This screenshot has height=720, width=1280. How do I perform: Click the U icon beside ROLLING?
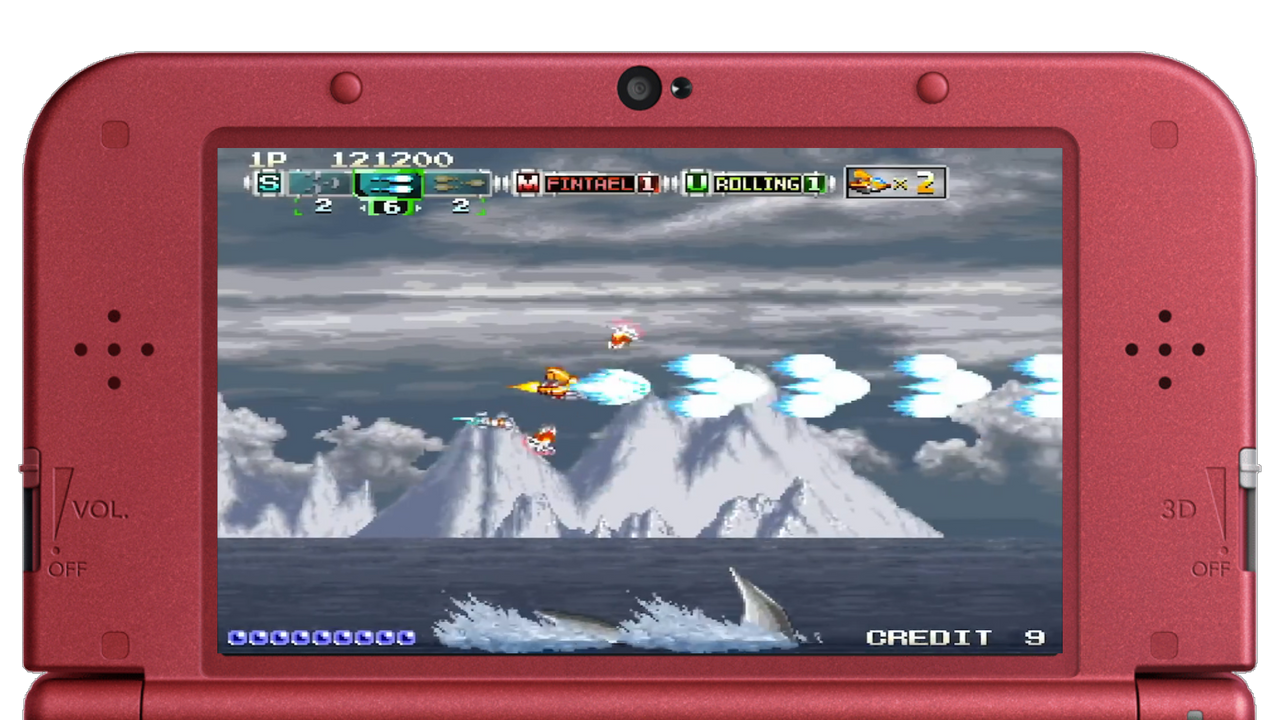(697, 181)
